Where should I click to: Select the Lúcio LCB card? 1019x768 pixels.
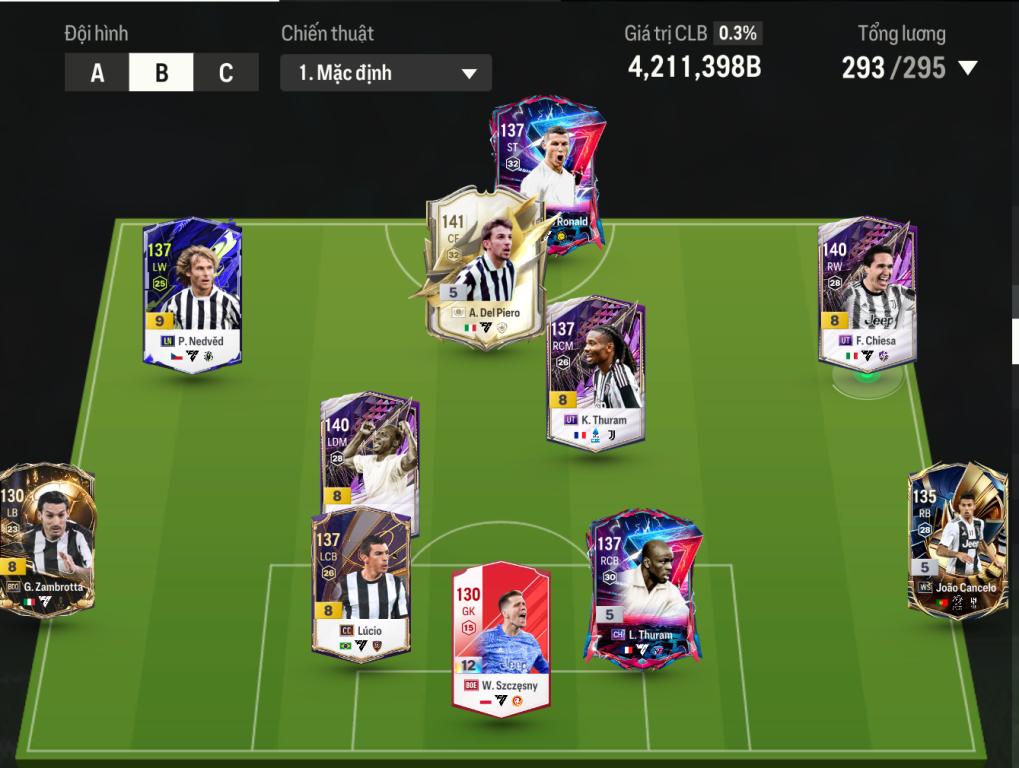(x=360, y=585)
